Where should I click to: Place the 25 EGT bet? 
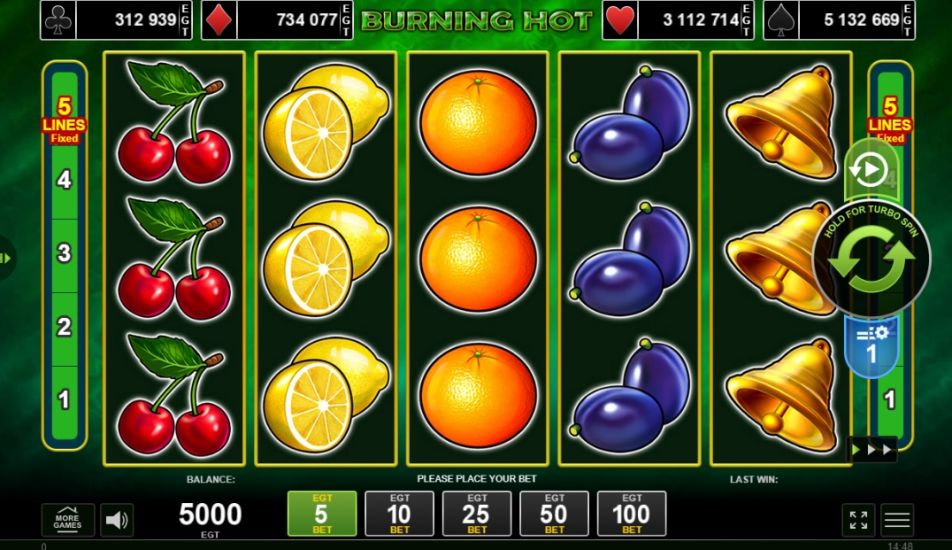tap(477, 513)
